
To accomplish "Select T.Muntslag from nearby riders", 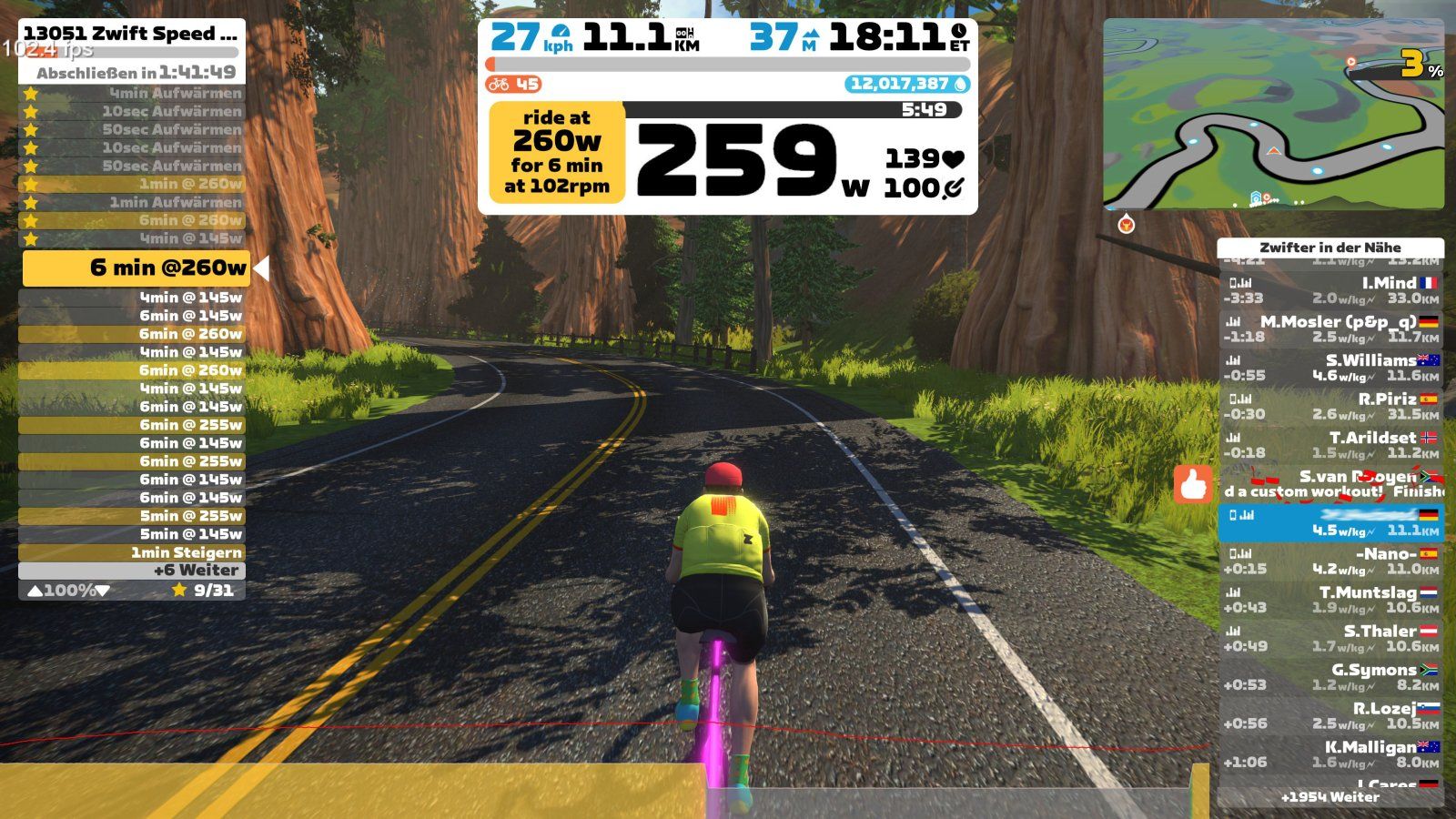I will (1330, 600).
